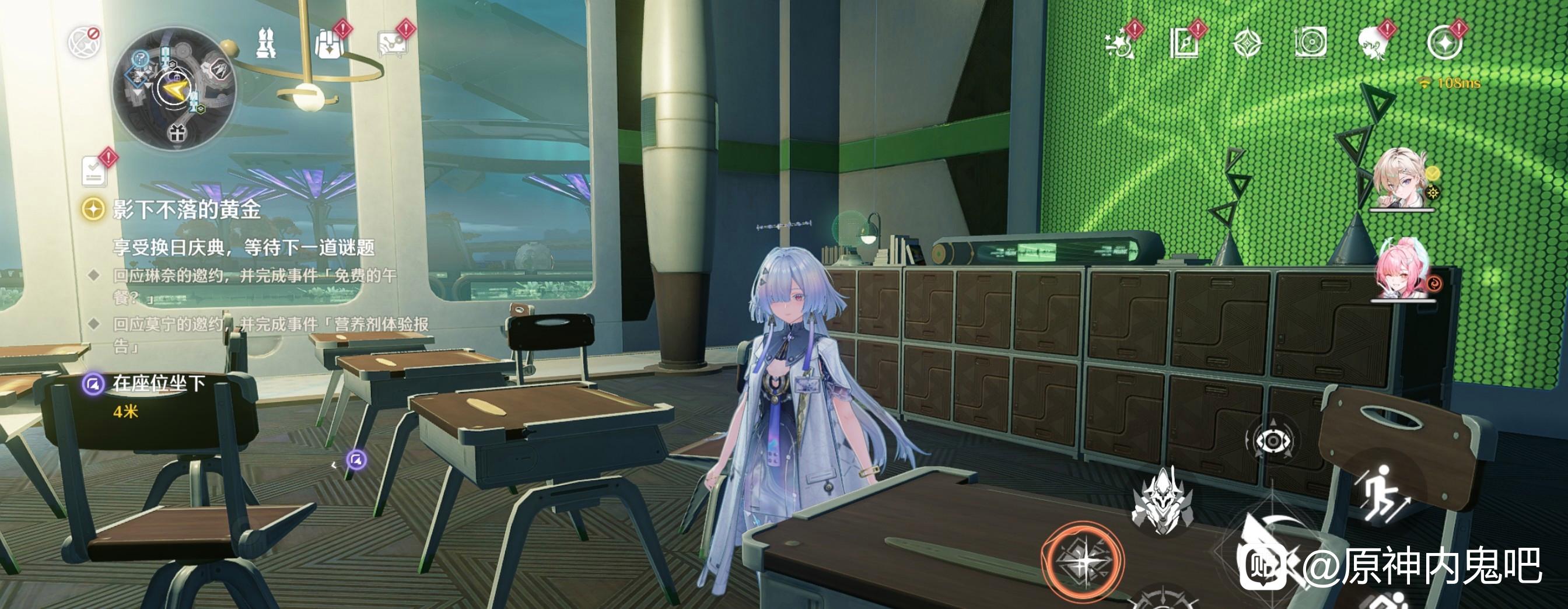Activate the eye-shaped camera lock button
This screenshot has height=609, width=1568.
pyautogui.click(x=1273, y=440)
